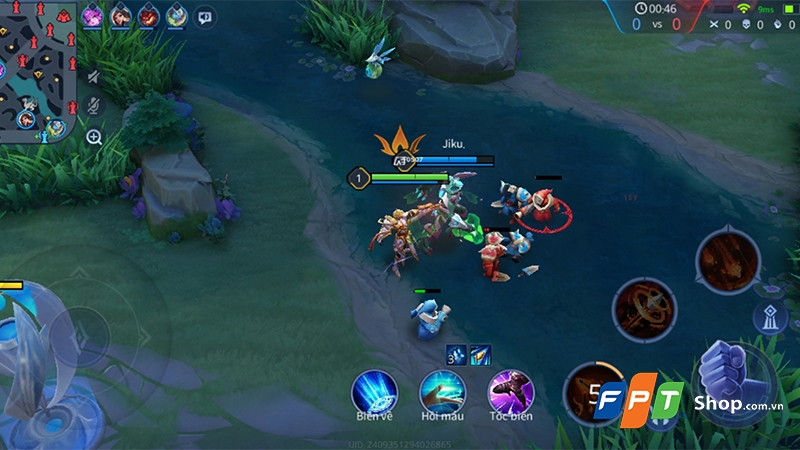Use the Hồi máu regen button
Image resolution: width=800 pixels, height=450 pixels.
click(442, 390)
